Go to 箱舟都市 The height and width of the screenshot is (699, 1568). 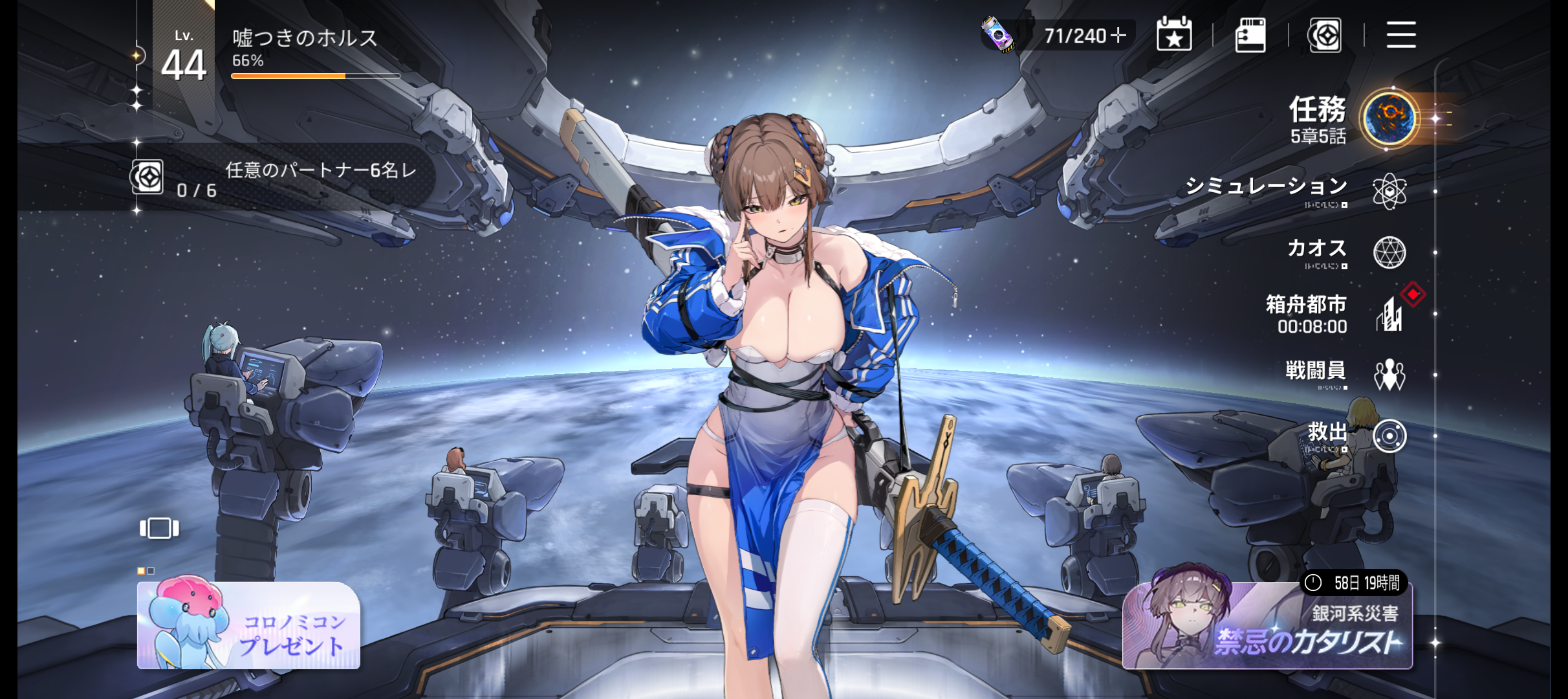(1388, 315)
